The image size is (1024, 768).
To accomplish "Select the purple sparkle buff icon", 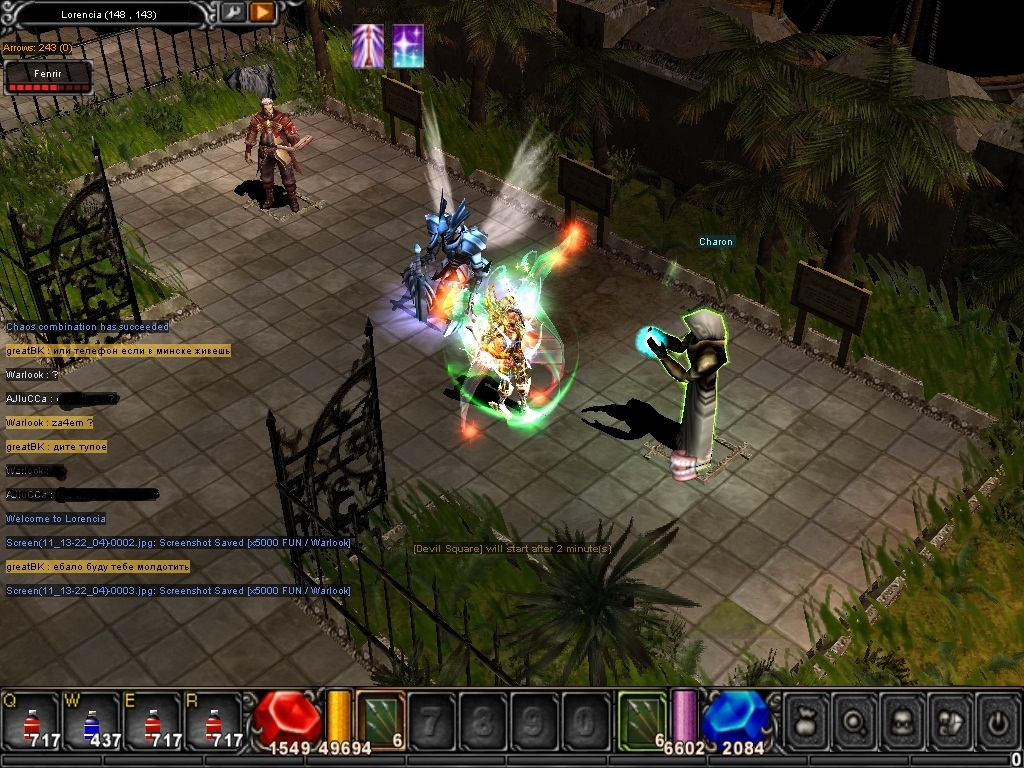I will point(407,46).
